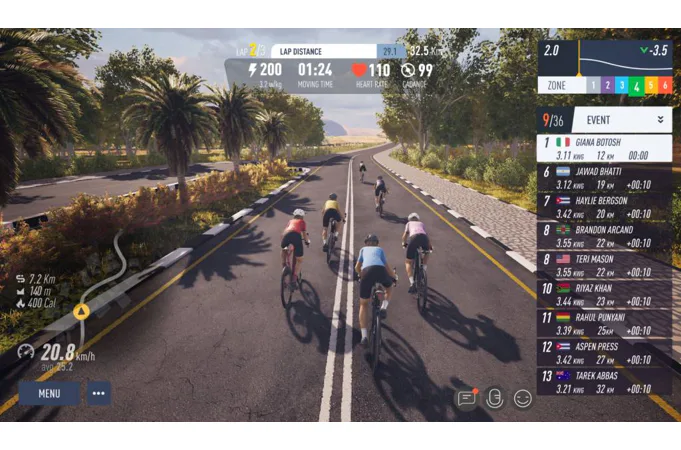Screen dimensions: 681x450
Task: Click the elevation gradient profile panel
Action: [605, 57]
